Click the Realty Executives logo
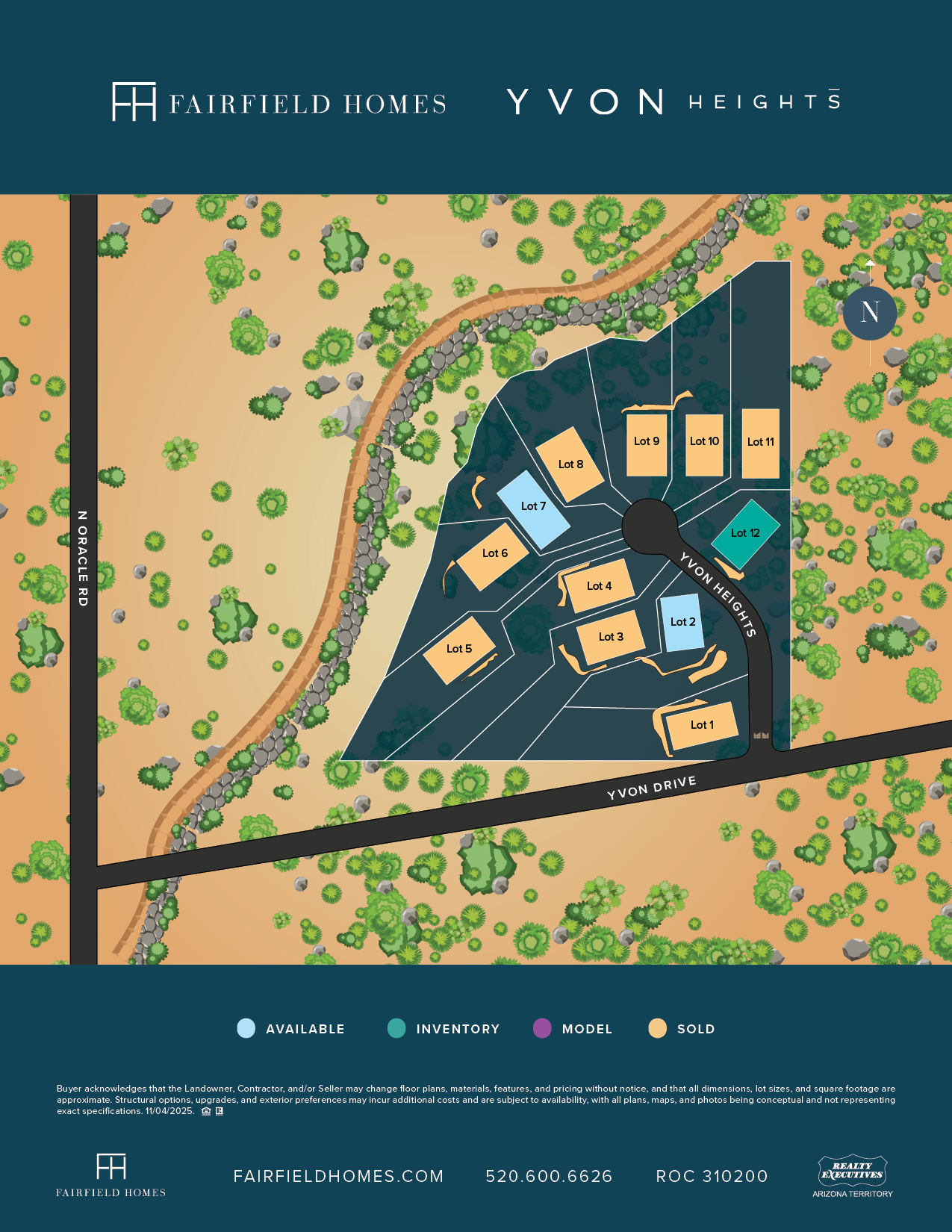 [853, 1176]
